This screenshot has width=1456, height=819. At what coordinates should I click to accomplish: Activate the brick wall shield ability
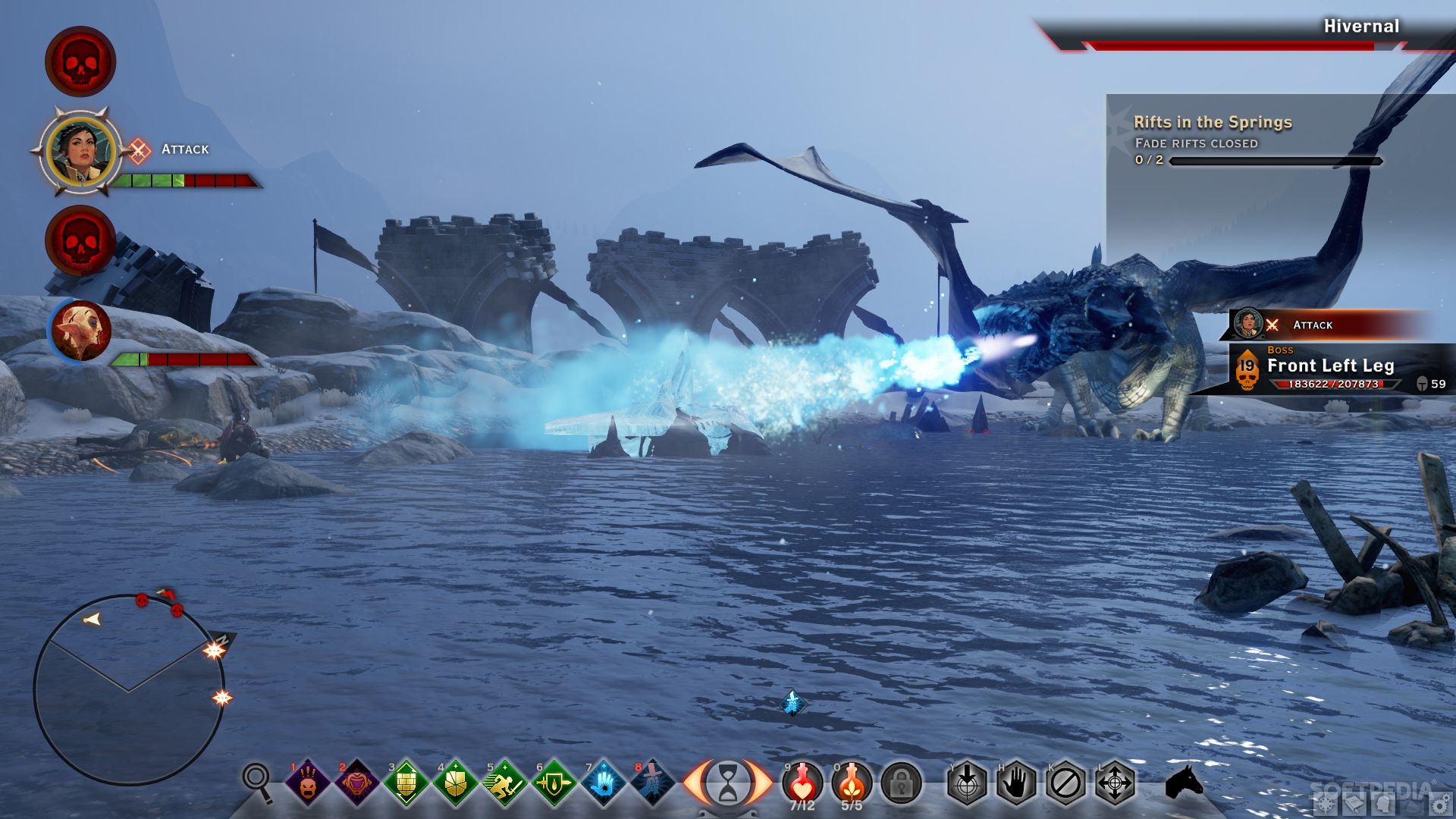pyautogui.click(x=406, y=783)
